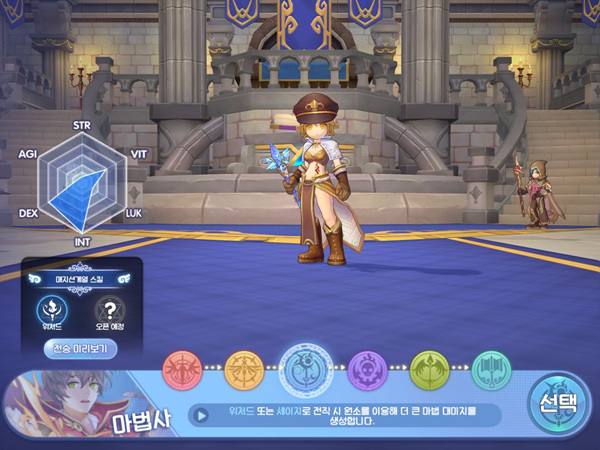600x450 pixels.
Task: Confirm the class with the 선택 button
Action: pos(558,403)
